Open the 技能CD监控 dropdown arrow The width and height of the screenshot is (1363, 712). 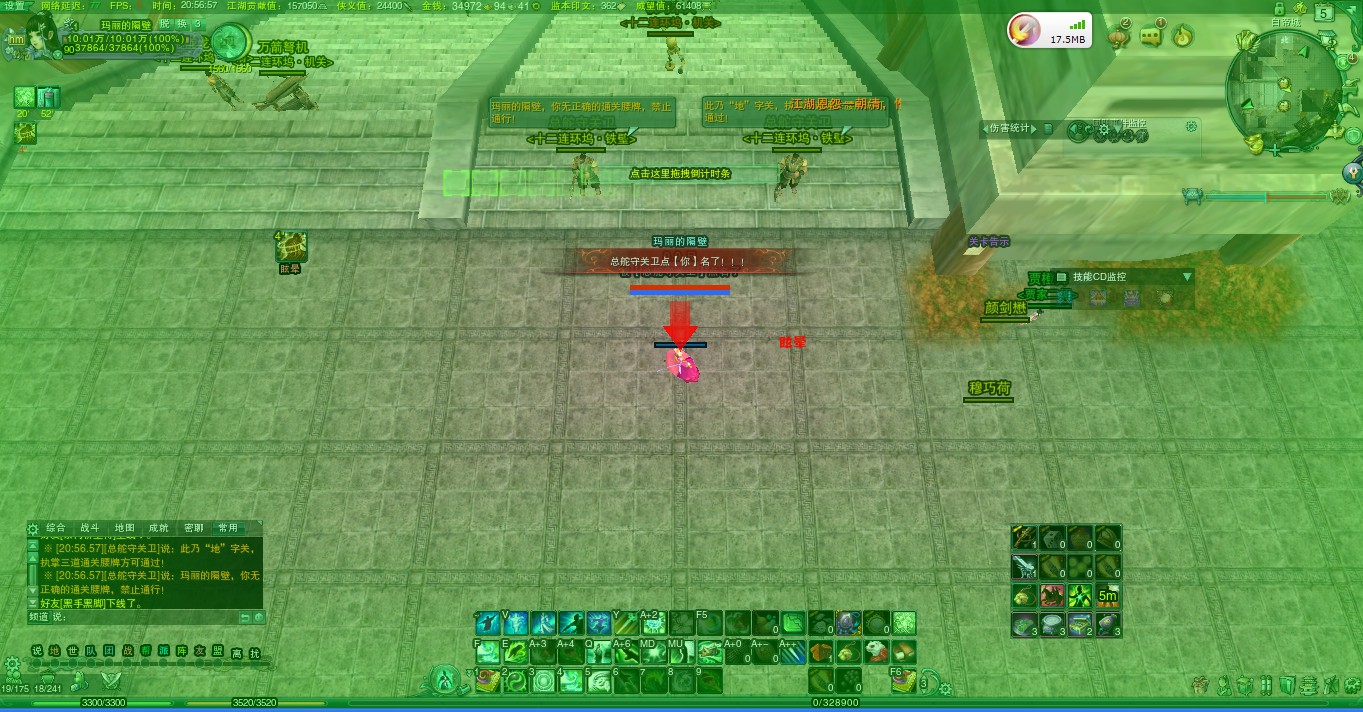tap(1187, 277)
